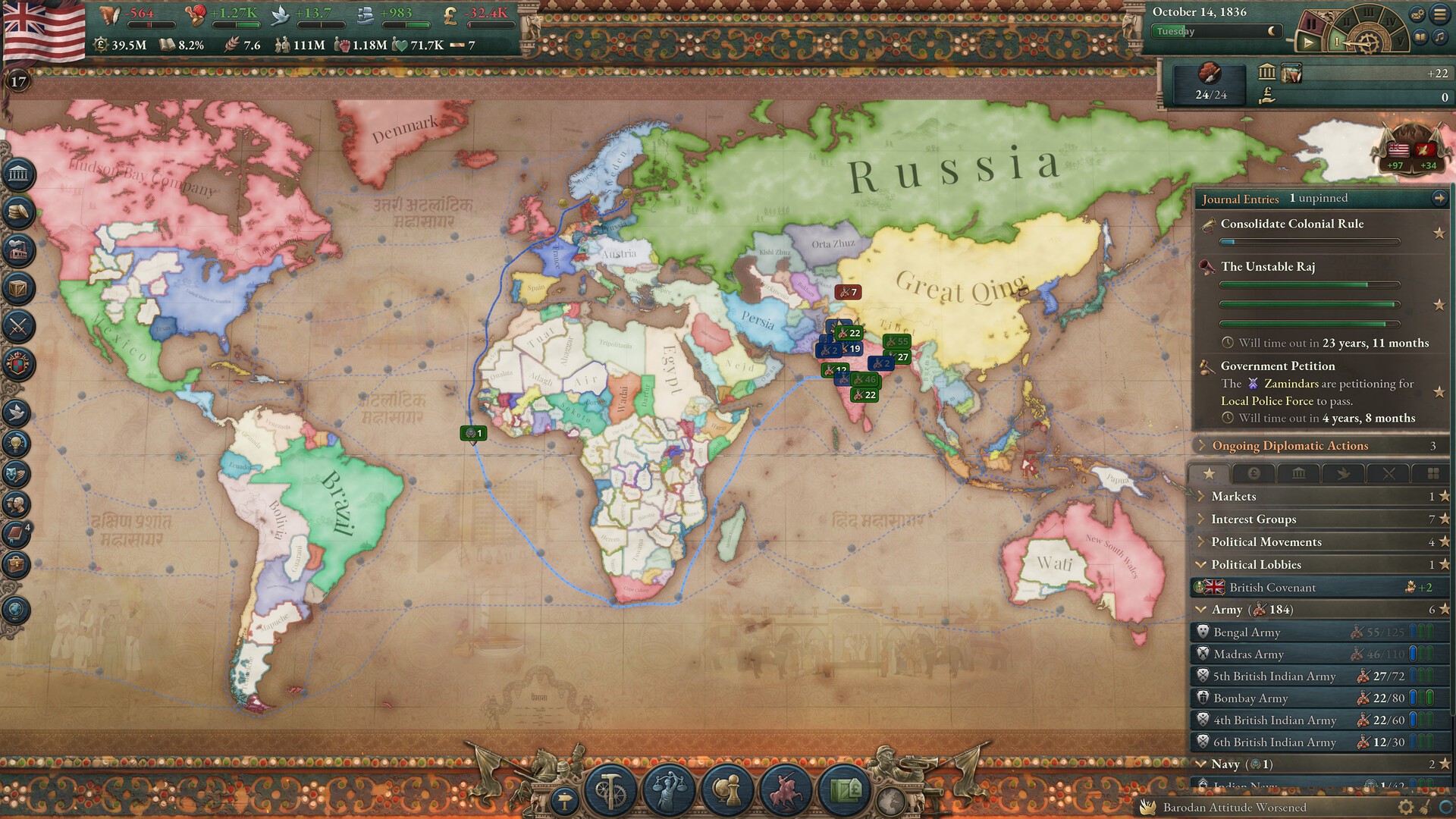
Task: Select the Bengal Army row
Action: coord(1246,632)
